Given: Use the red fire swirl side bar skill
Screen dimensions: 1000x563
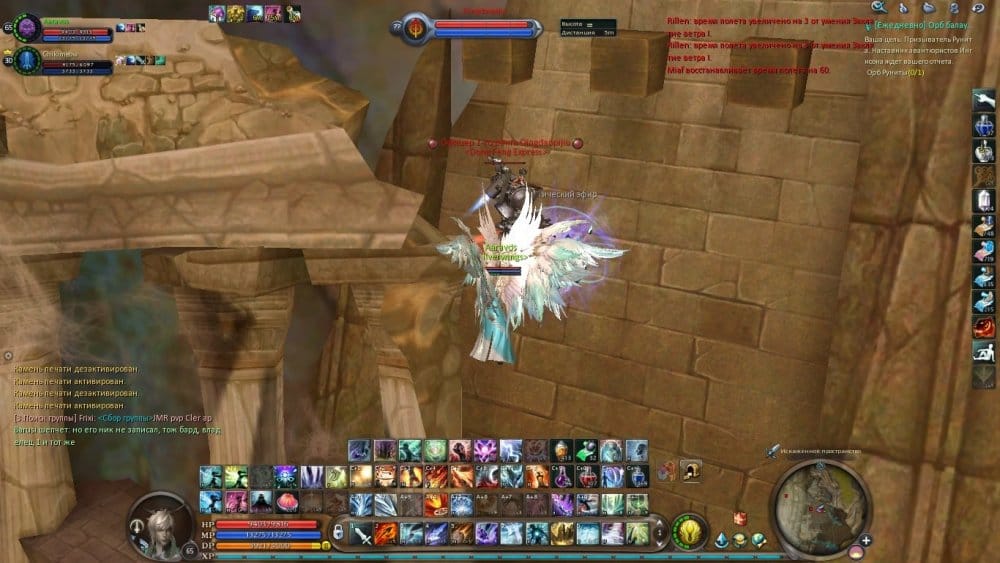Looking at the screenshot, I should tap(984, 326).
